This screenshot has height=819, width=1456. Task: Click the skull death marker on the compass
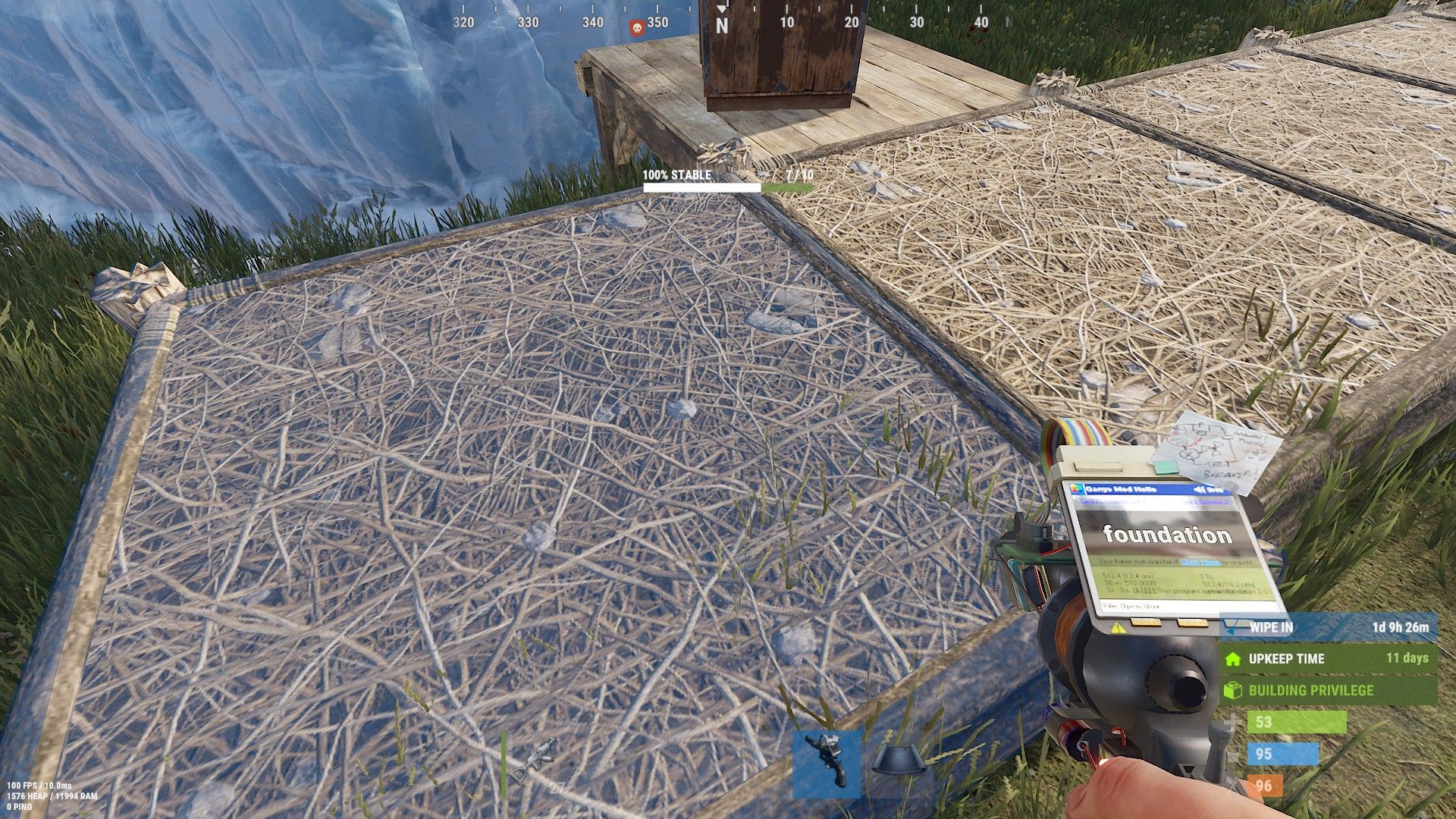point(637,27)
